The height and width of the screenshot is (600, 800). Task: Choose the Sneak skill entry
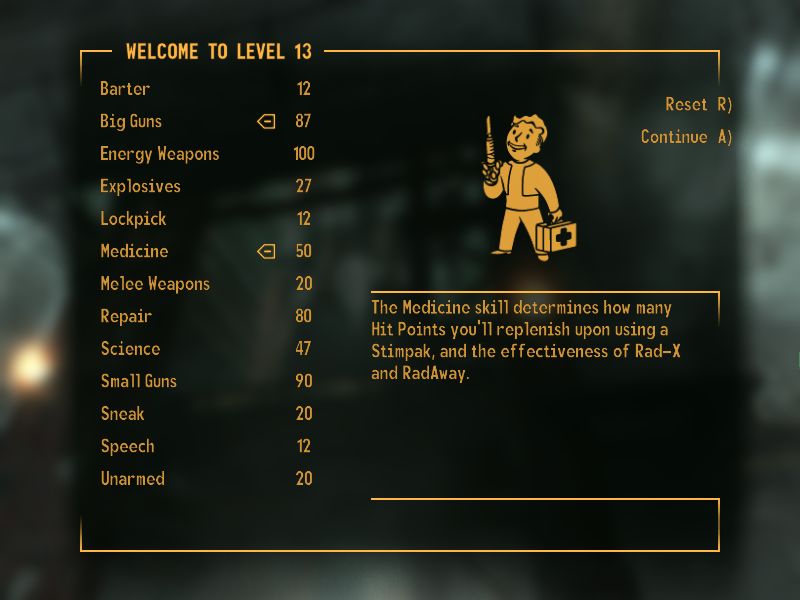pos(122,414)
